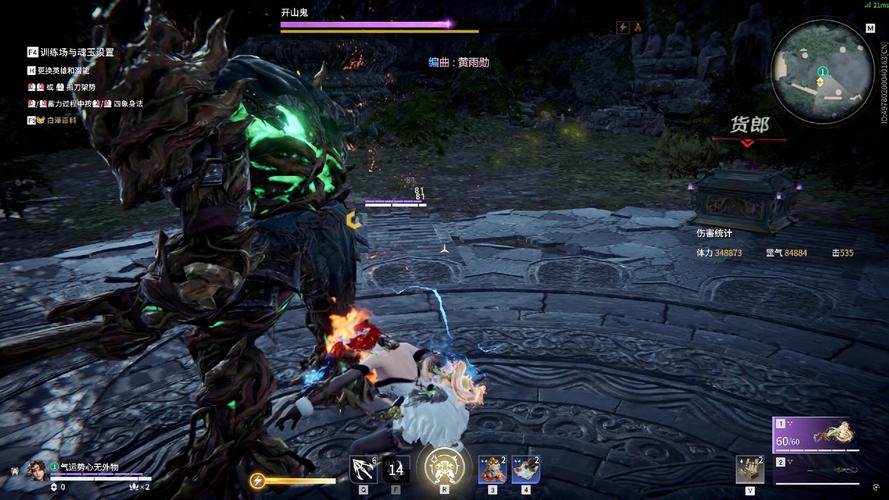Click the item slot near the weapon panel
Viewport: 889px width, 500px height.
[x=749, y=468]
